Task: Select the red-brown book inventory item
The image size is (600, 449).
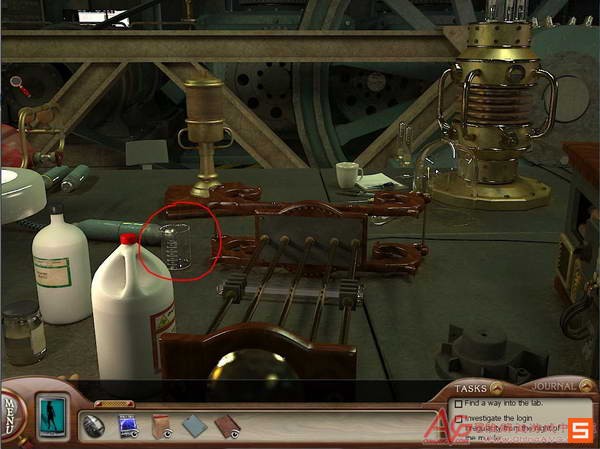Action: 226,425
